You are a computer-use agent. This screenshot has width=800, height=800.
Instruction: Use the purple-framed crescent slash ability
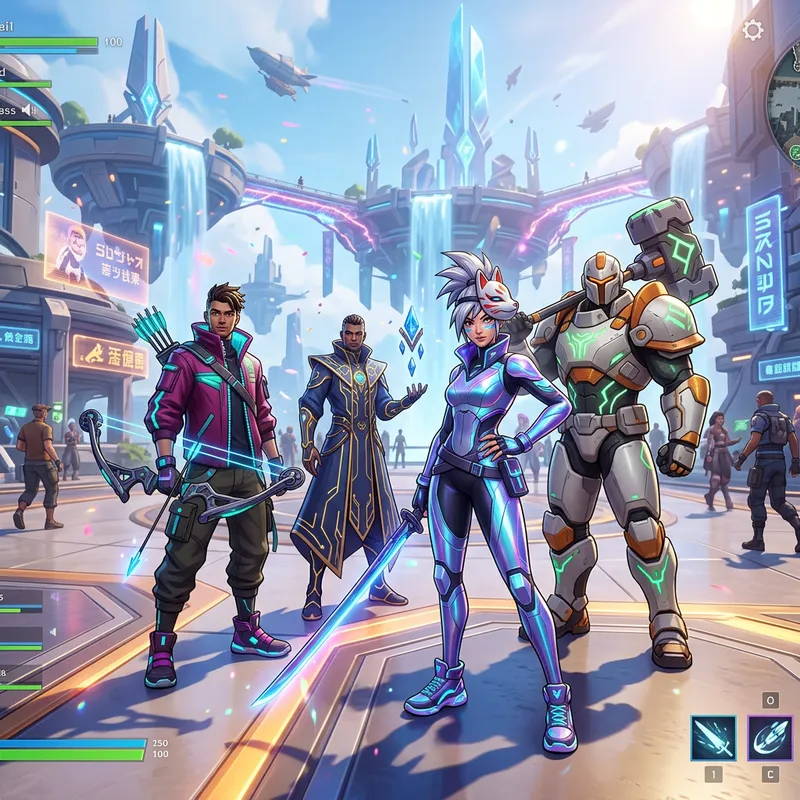tap(770, 738)
